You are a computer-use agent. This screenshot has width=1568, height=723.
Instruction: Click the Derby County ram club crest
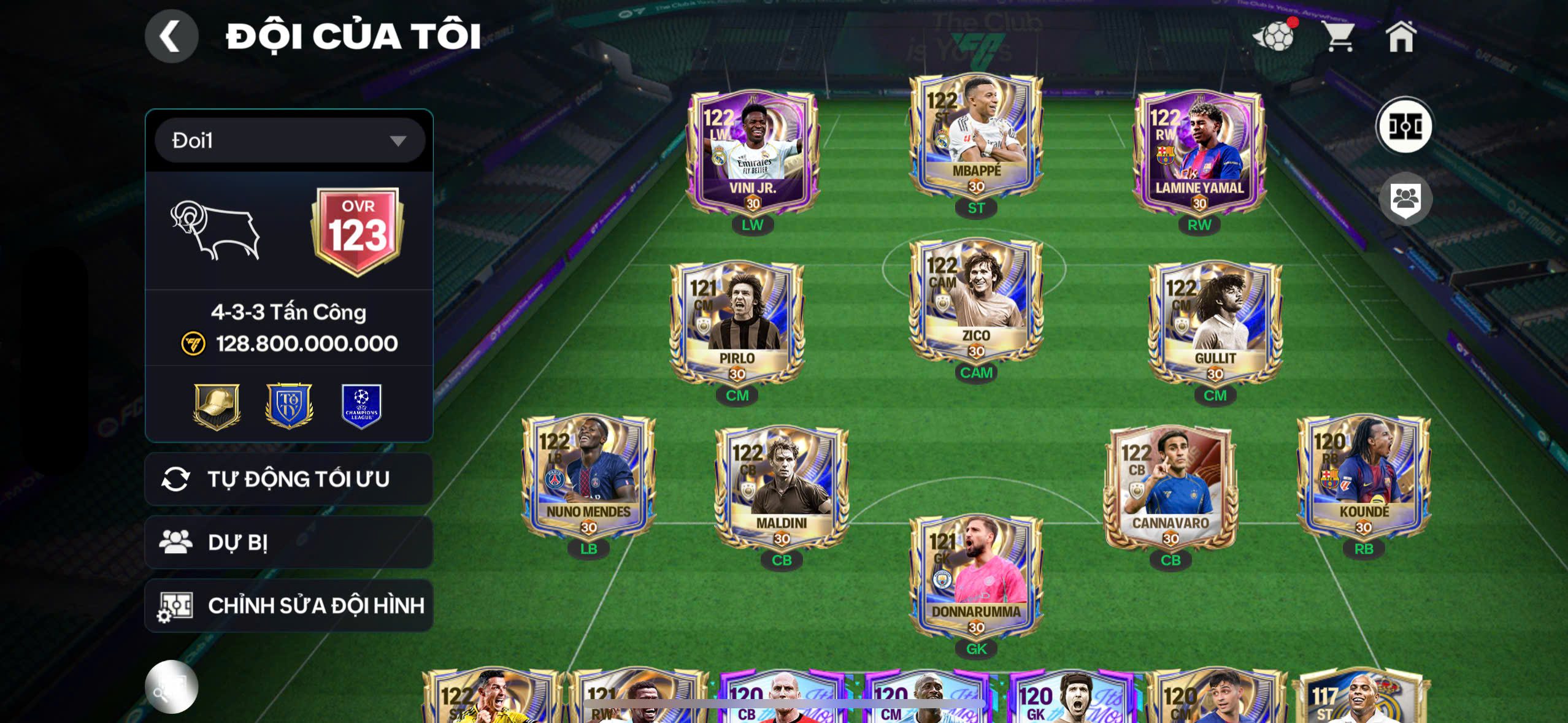click(215, 230)
